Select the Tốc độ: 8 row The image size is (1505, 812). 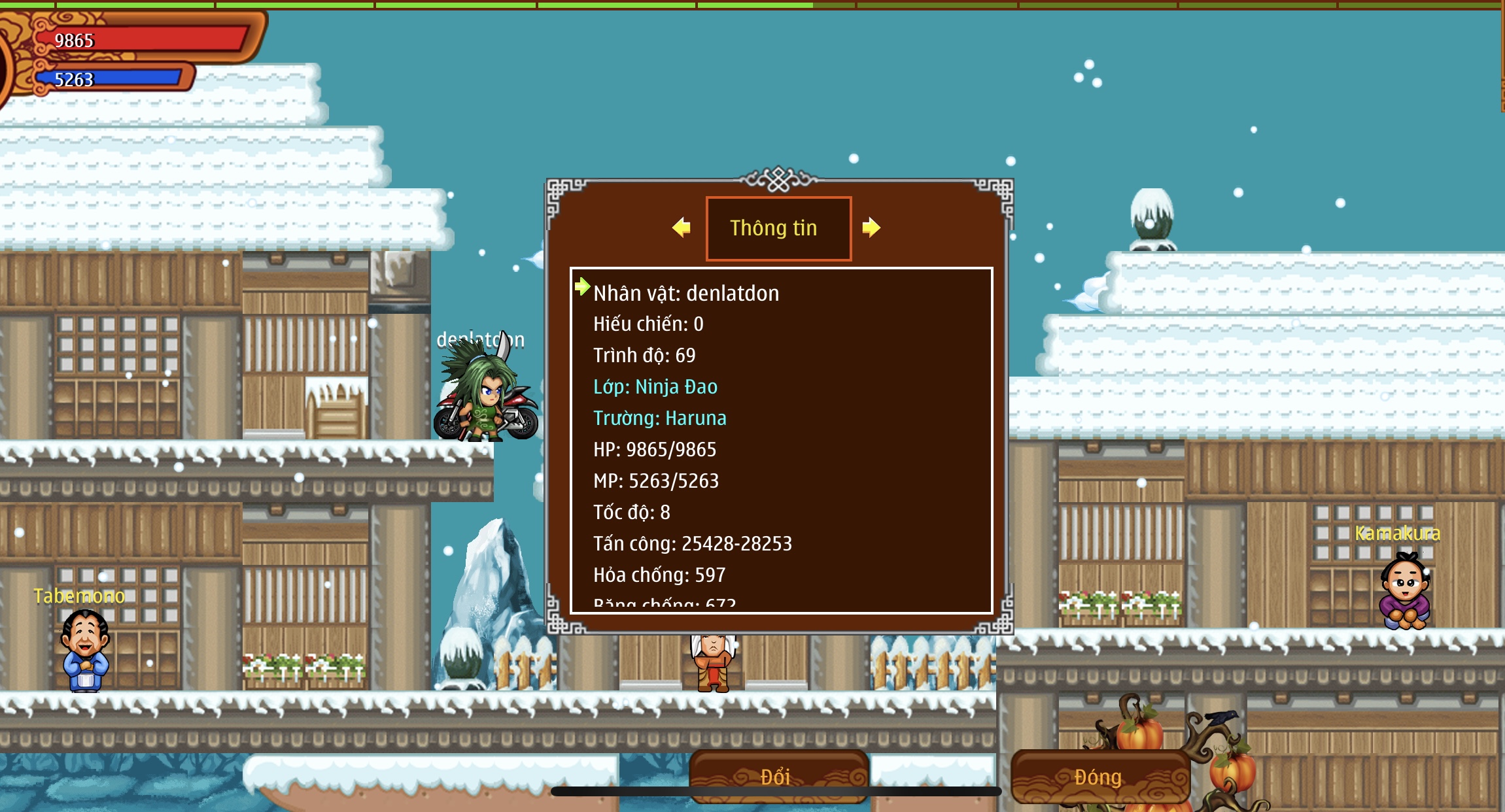click(632, 513)
